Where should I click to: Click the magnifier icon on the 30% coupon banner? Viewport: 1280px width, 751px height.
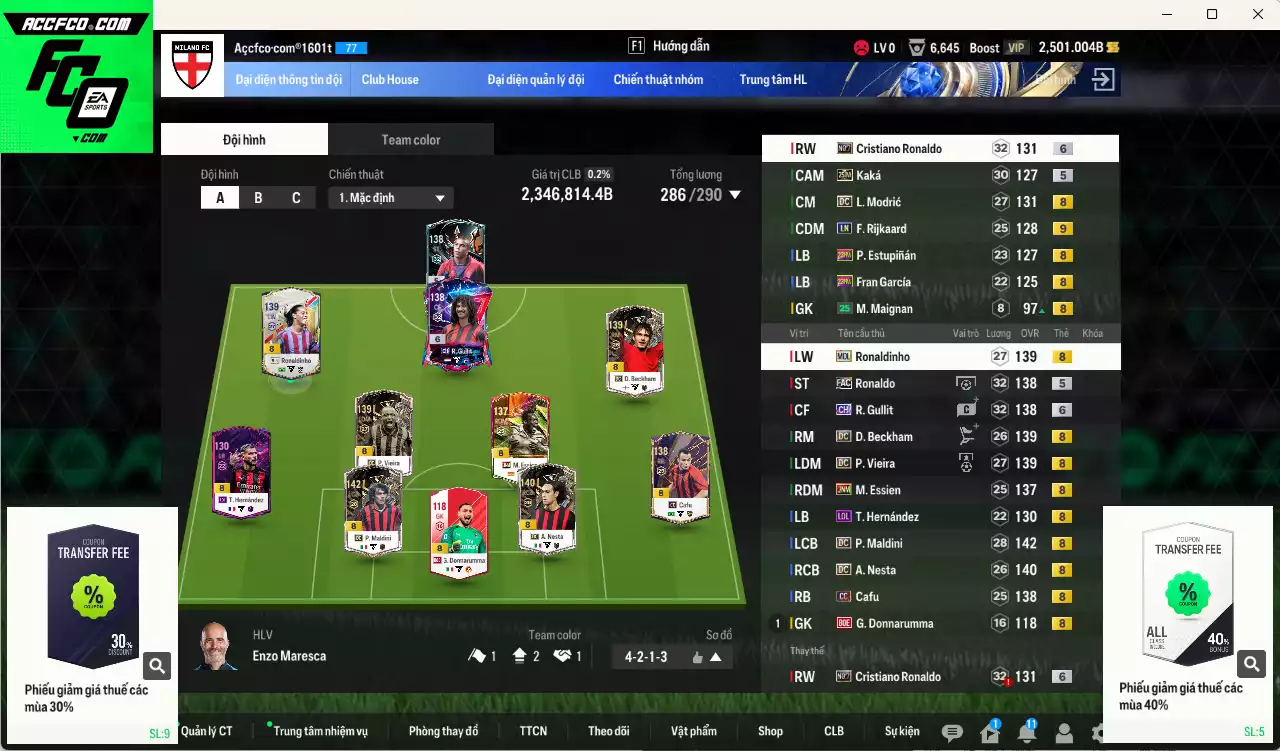[x=156, y=664]
